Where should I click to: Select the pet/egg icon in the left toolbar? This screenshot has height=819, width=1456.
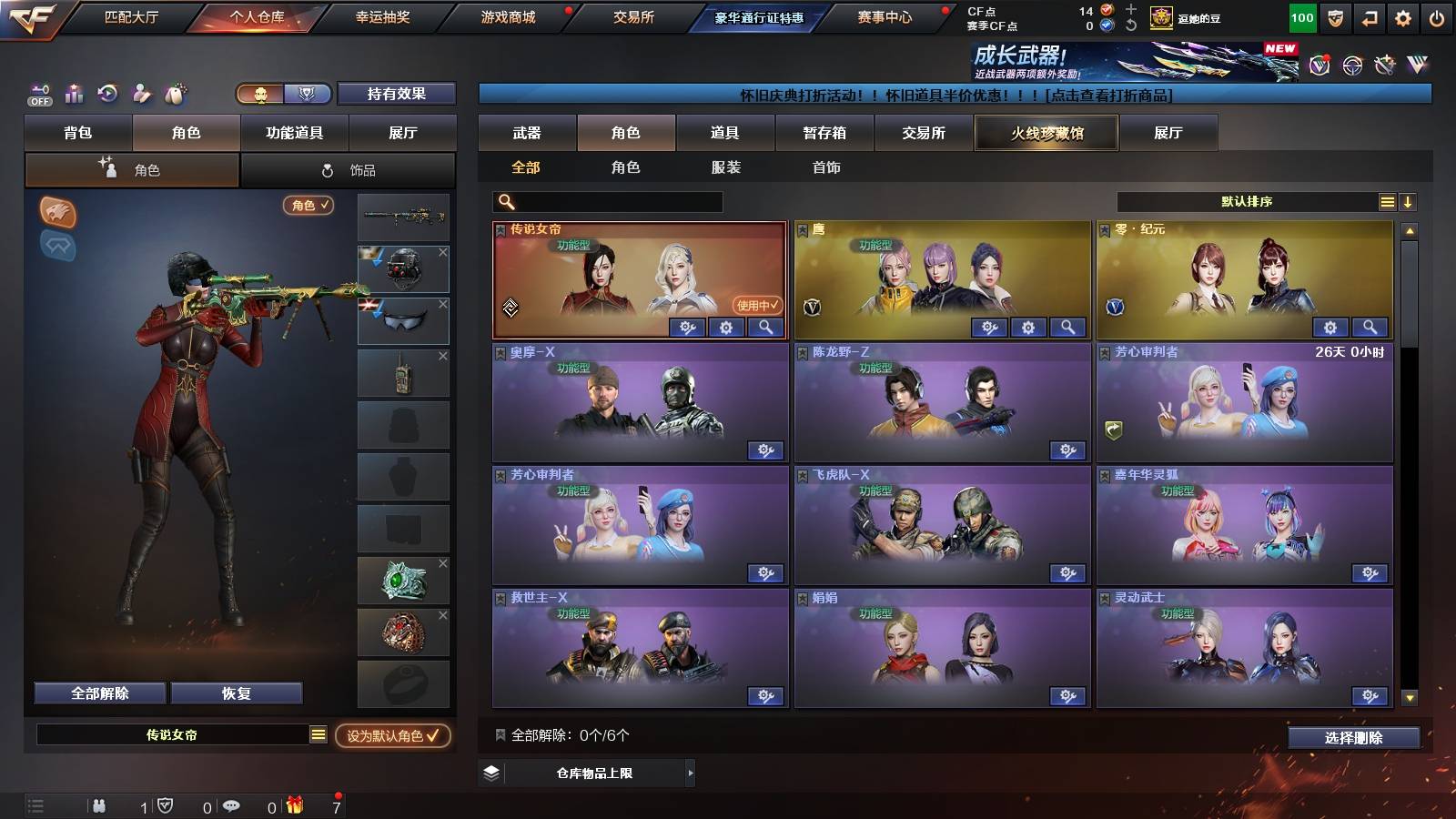pos(177,94)
